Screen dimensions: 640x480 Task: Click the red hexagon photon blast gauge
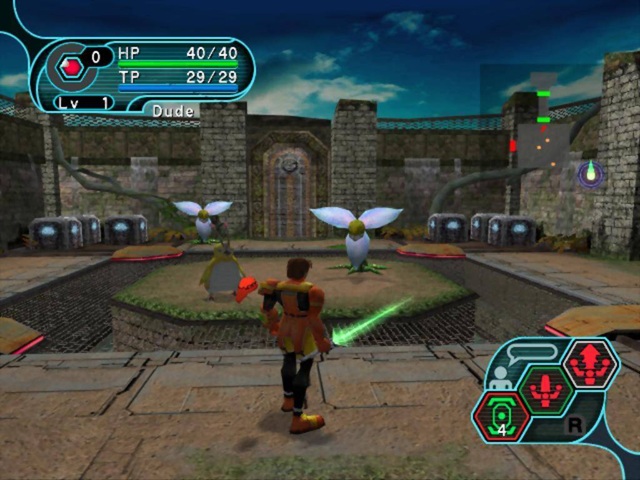click(72, 68)
